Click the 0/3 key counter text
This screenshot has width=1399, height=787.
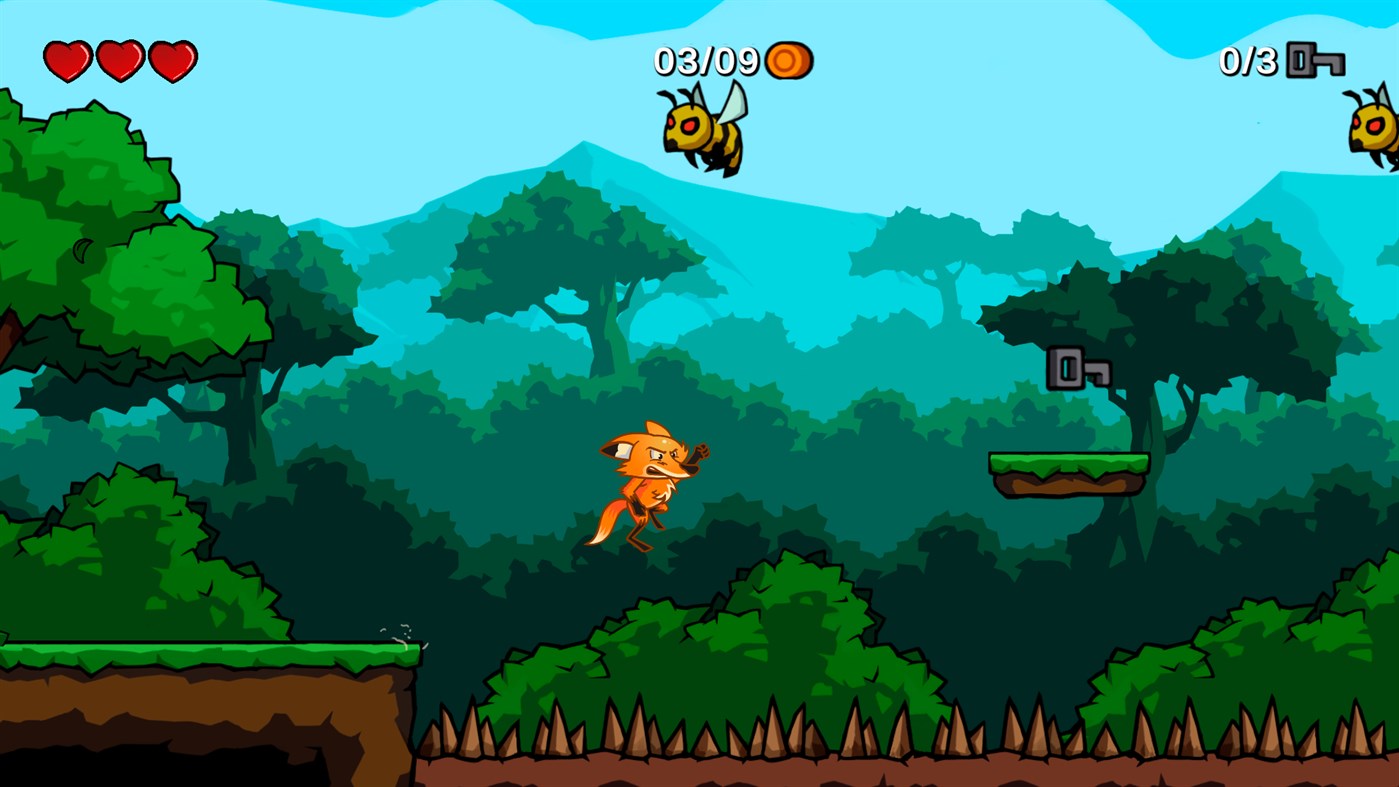[1249, 62]
